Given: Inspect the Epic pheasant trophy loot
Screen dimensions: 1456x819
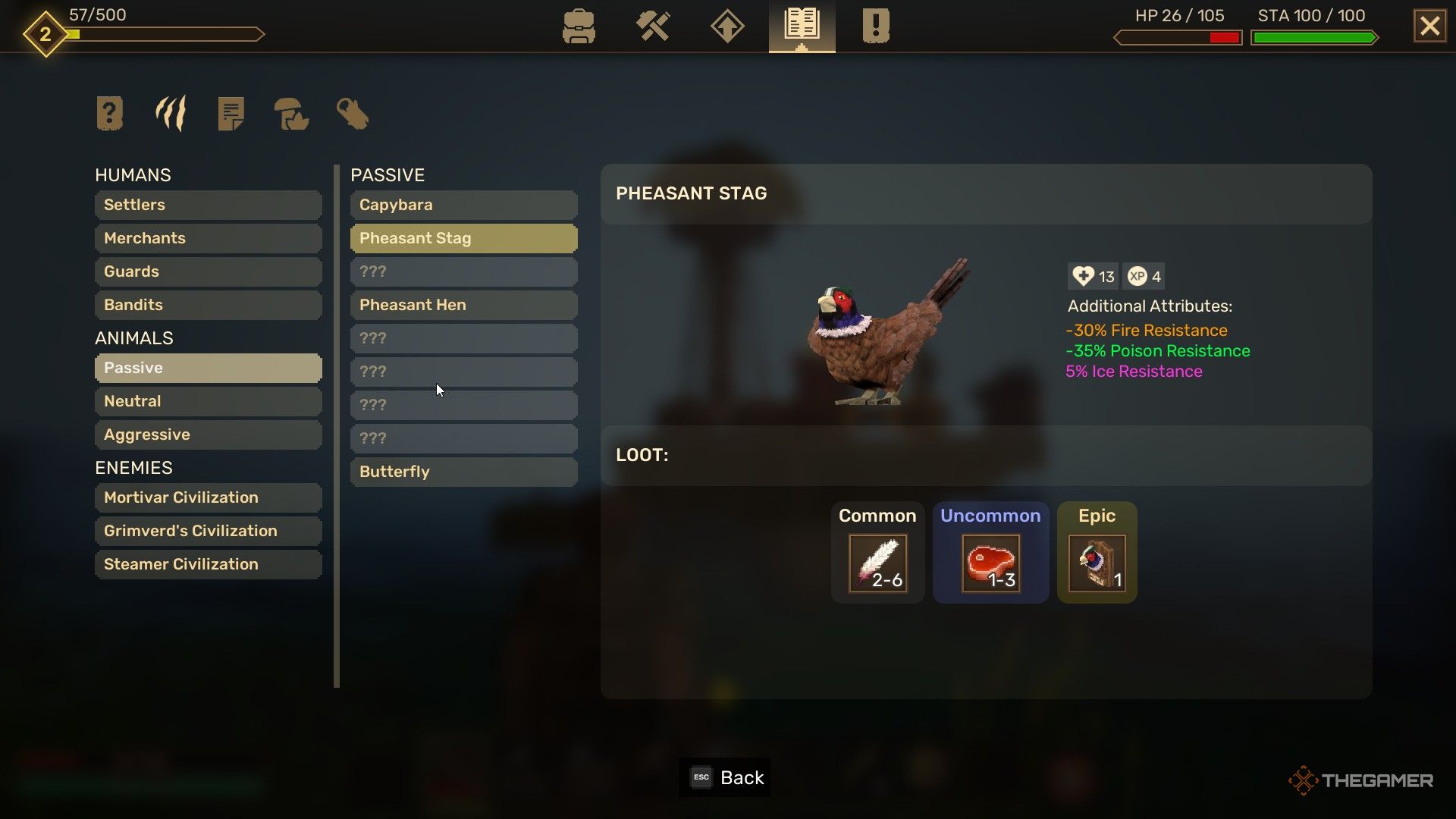Looking at the screenshot, I should pyautogui.click(x=1097, y=563).
